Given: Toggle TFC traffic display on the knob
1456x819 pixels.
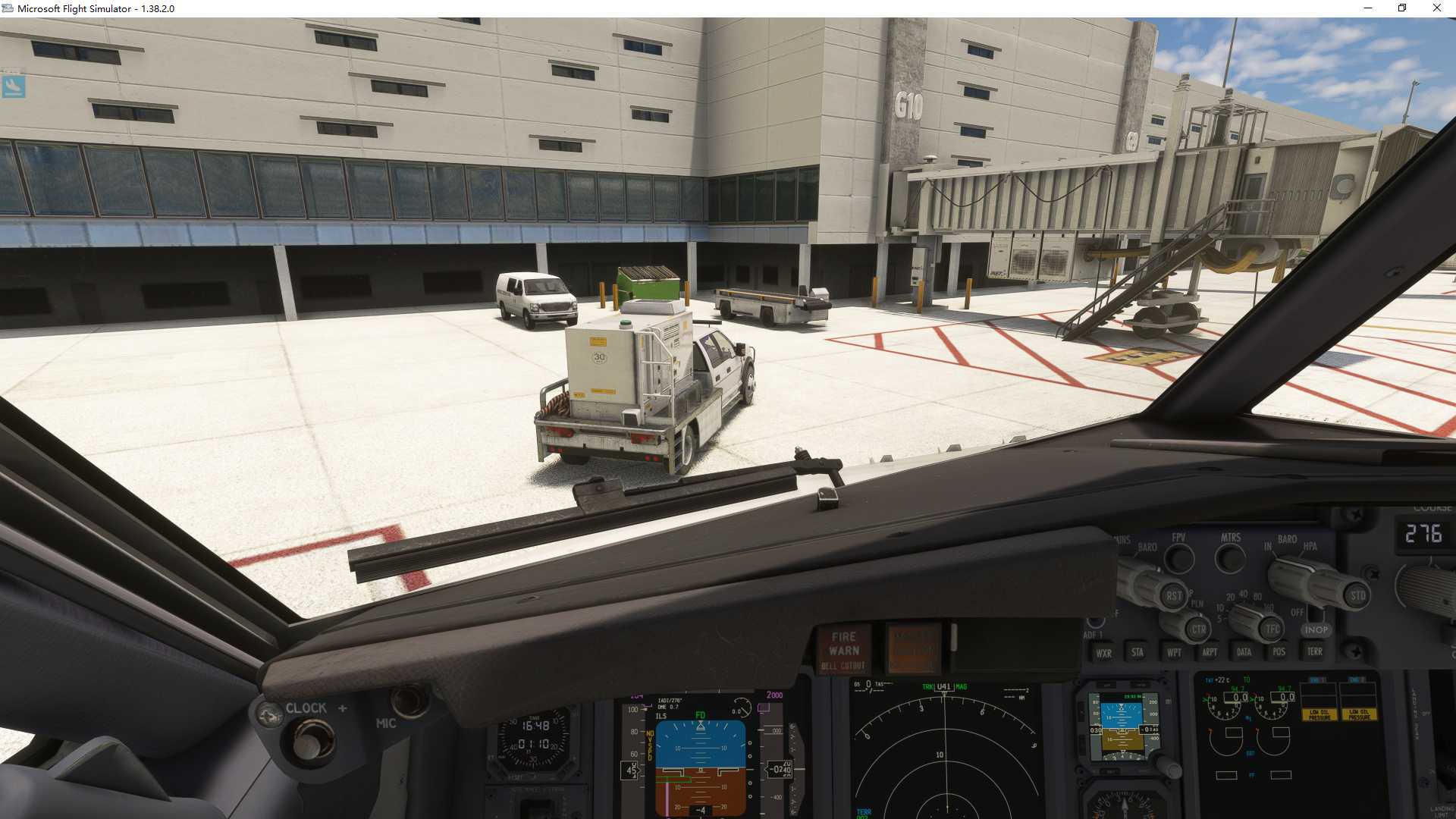Looking at the screenshot, I should (1272, 629).
